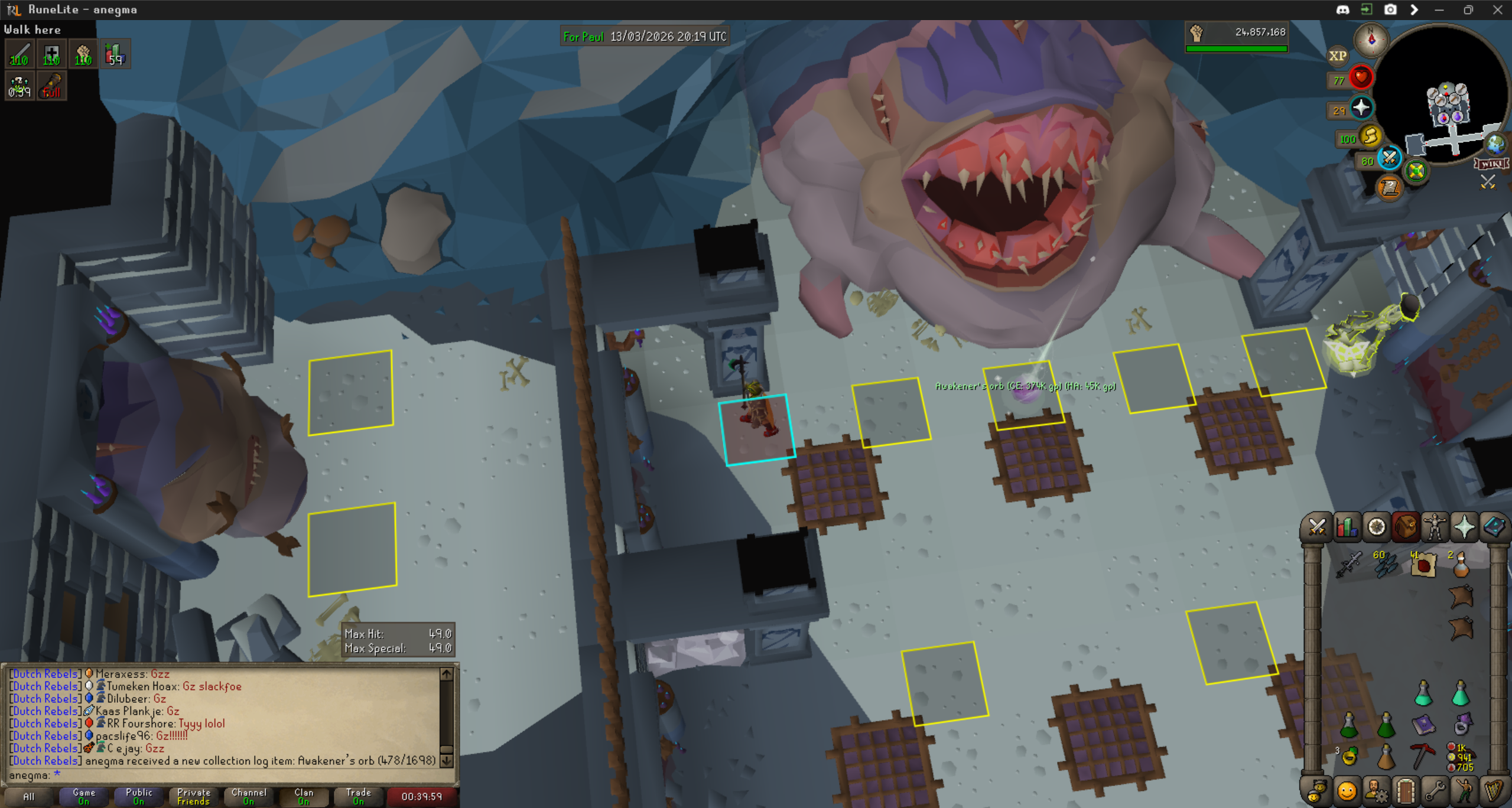Open the Worn Equipment tab
Image resolution: width=1512 pixels, height=808 pixels.
point(1435,527)
